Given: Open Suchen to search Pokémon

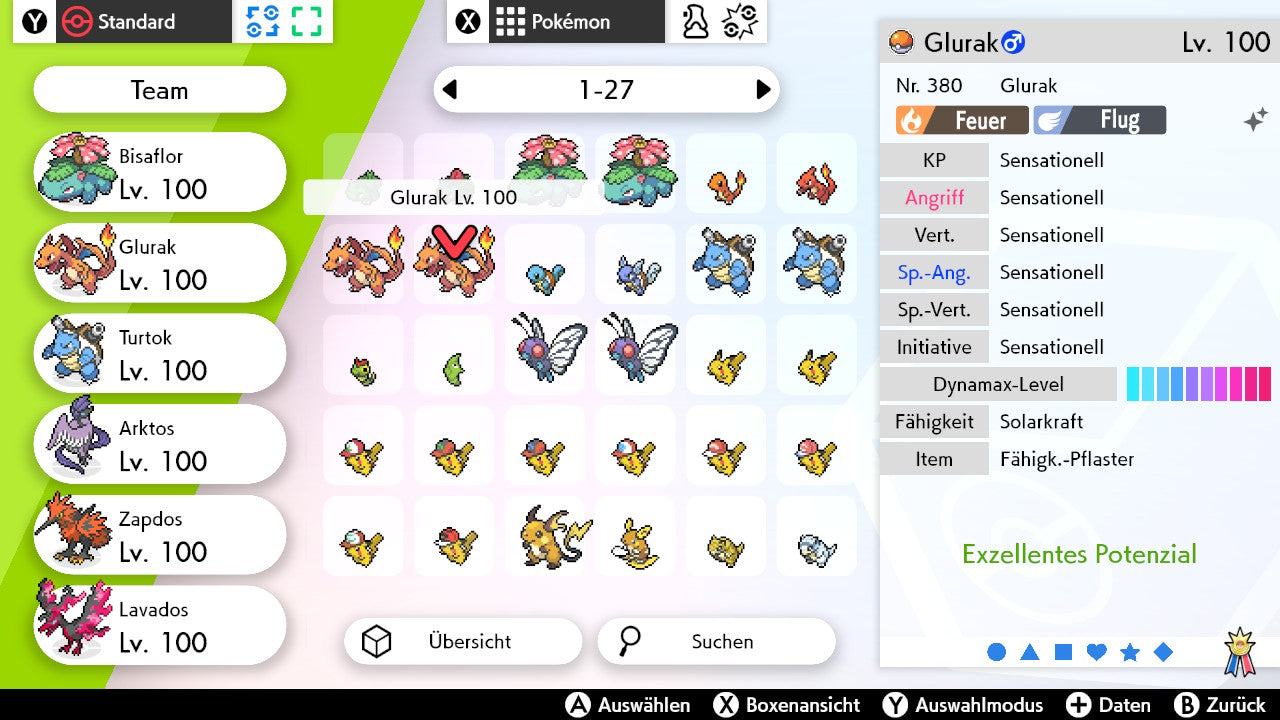Looking at the screenshot, I should coord(716,641).
